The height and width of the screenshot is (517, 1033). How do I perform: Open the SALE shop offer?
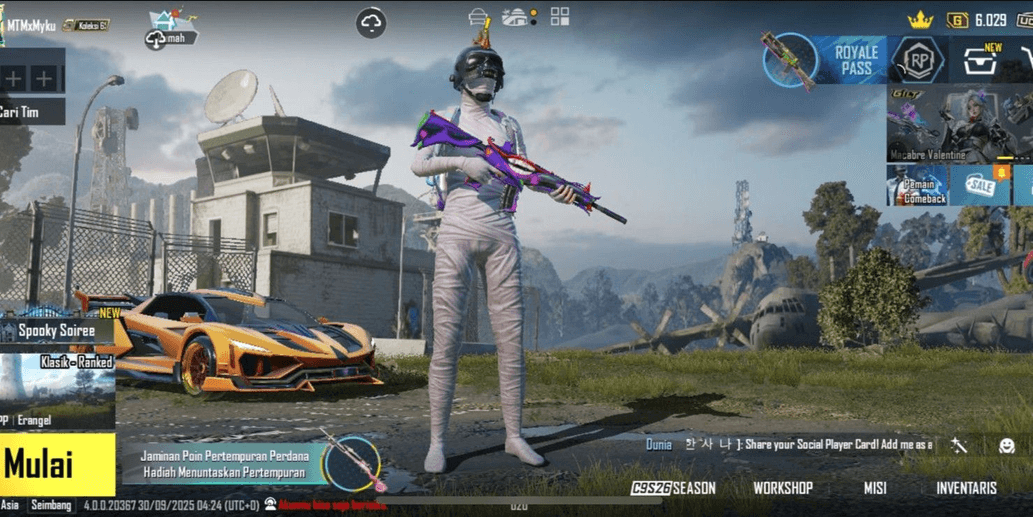pos(981,186)
